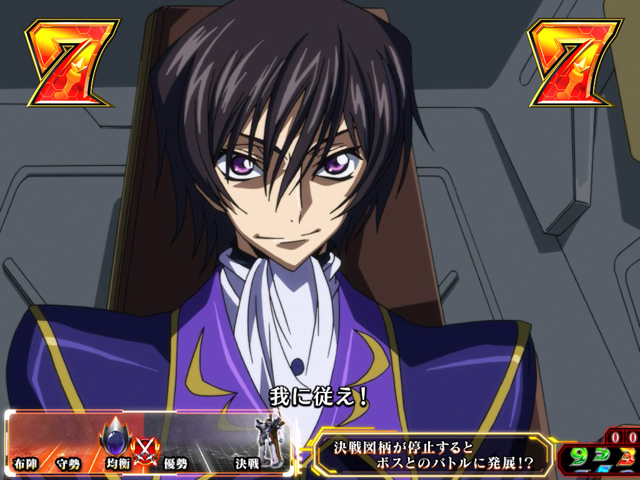The height and width of the screenshot is (480, 640).
Task: Select the 布陣 stage on the battle gauge
Action: (x=27, y=464)
